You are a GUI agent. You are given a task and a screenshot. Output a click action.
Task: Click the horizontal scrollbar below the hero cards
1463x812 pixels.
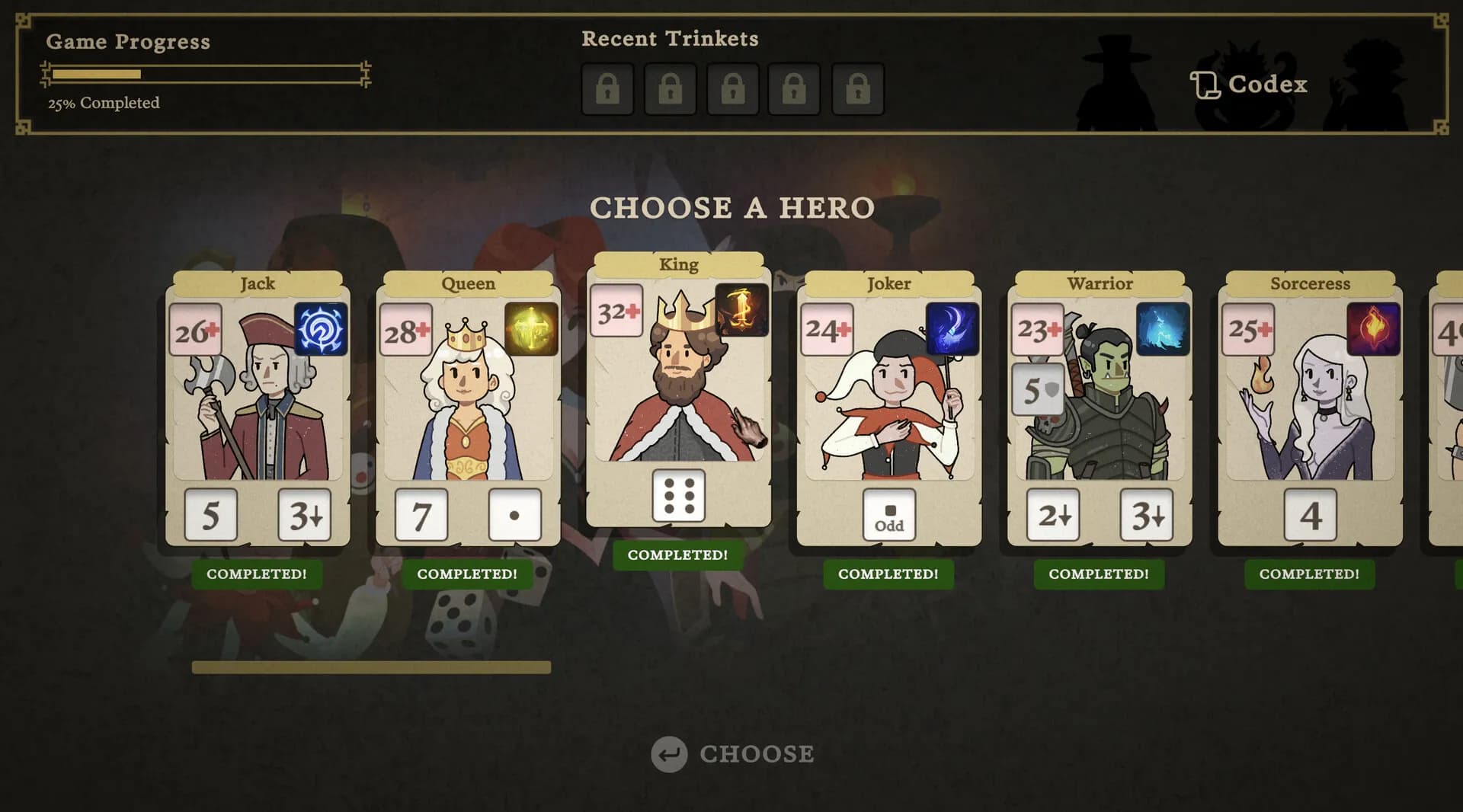[371, 666]
